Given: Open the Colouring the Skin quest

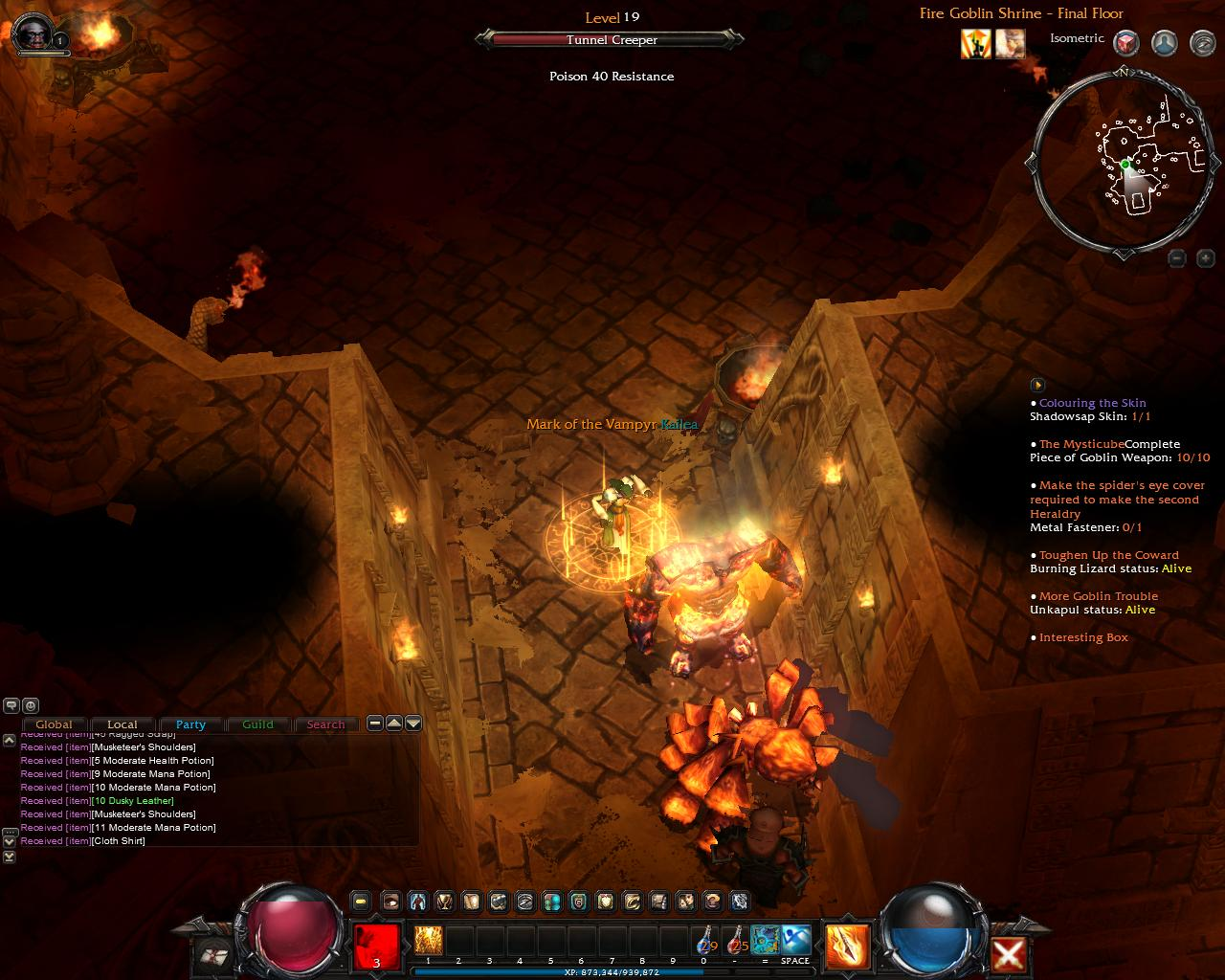Looking at the screenshot, I should (1092, 403).
